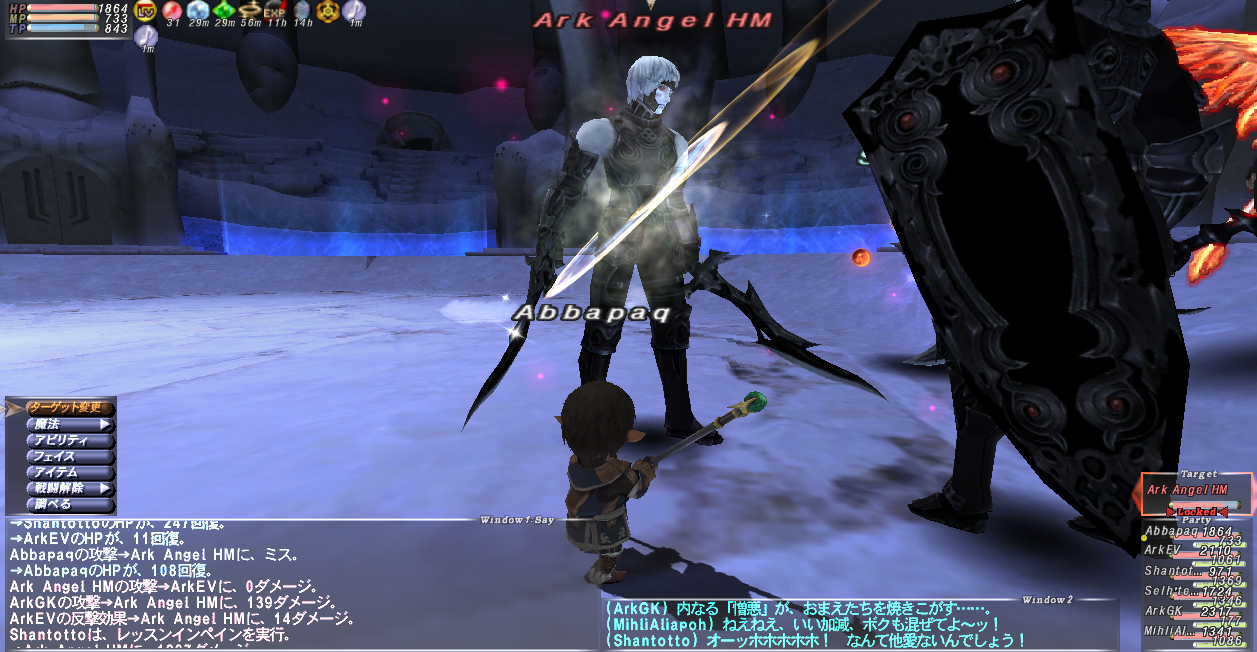Click the golden flower emblem status icon
1257x652 pixels.
tap(328, 11)
